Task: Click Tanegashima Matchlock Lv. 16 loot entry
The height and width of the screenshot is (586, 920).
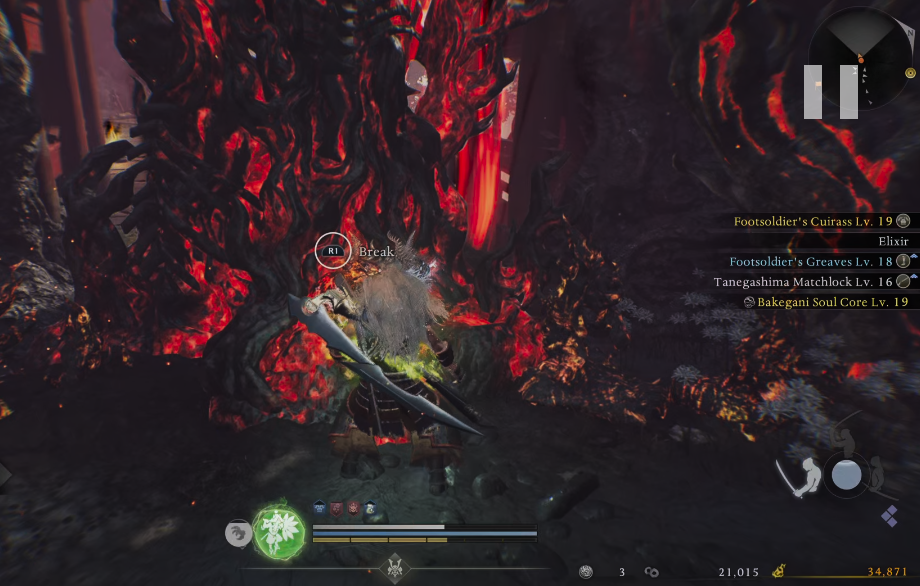Action: 810,281
